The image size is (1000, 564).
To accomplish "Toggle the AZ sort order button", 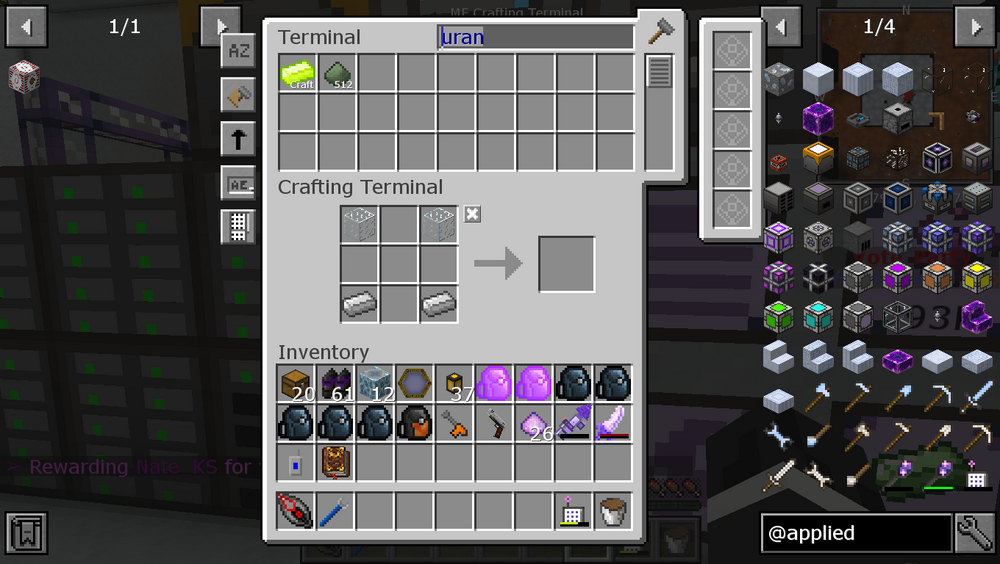I will [238, 51].
